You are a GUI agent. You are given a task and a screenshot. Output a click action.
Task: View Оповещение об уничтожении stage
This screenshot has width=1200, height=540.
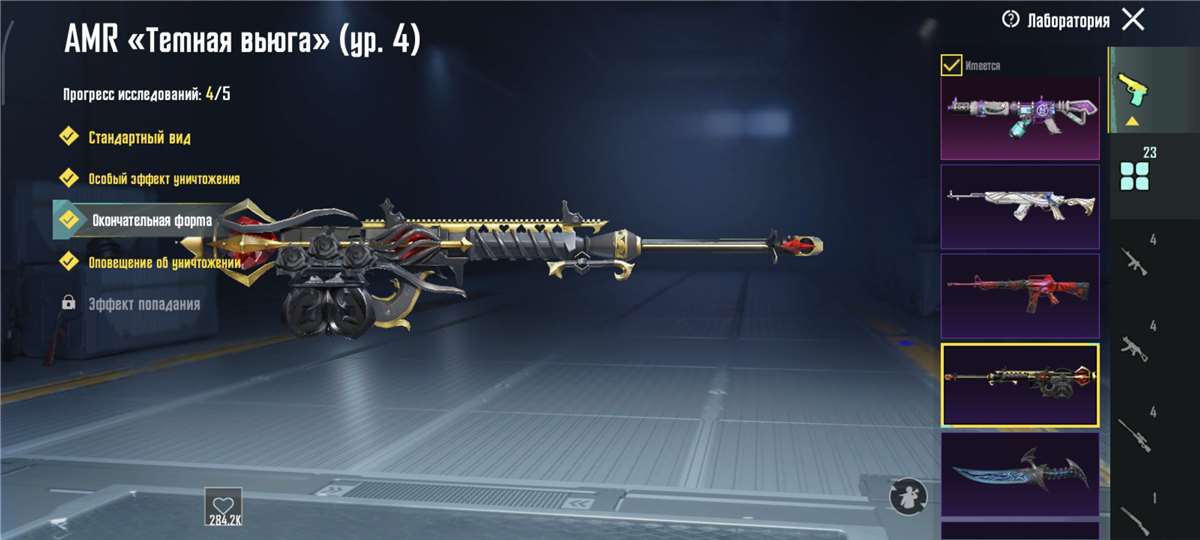click(165, 262)
